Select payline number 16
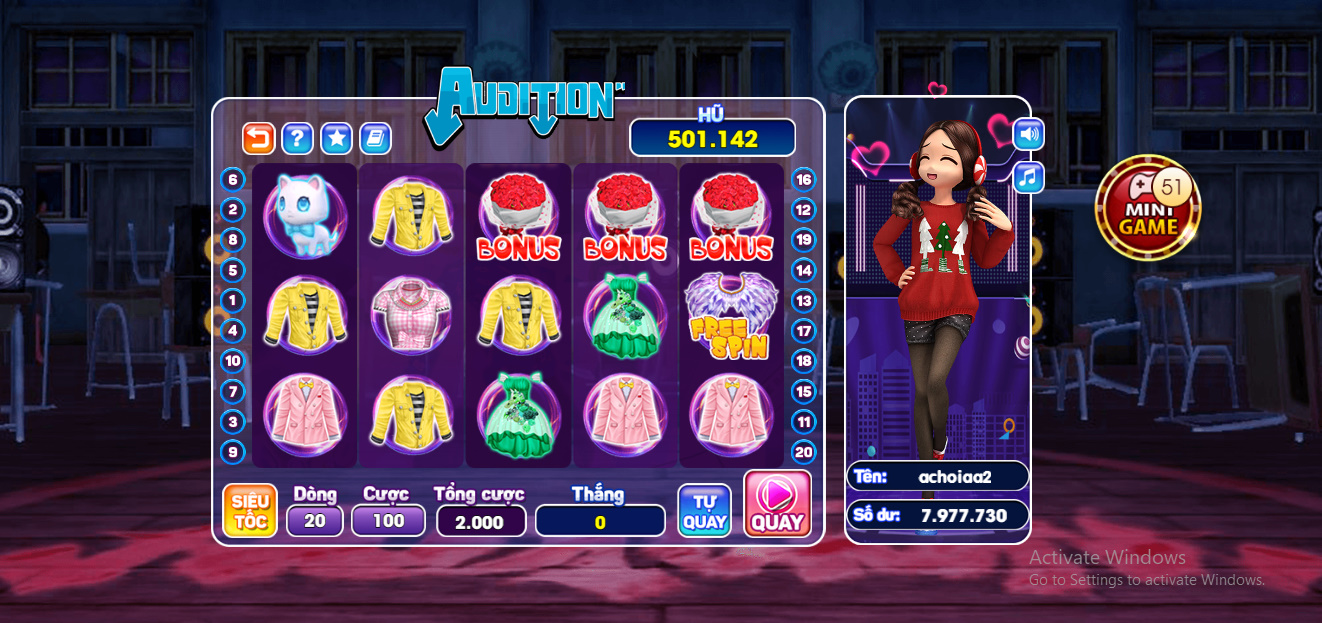Screen dimensions: 1322x623 (803, 180)
